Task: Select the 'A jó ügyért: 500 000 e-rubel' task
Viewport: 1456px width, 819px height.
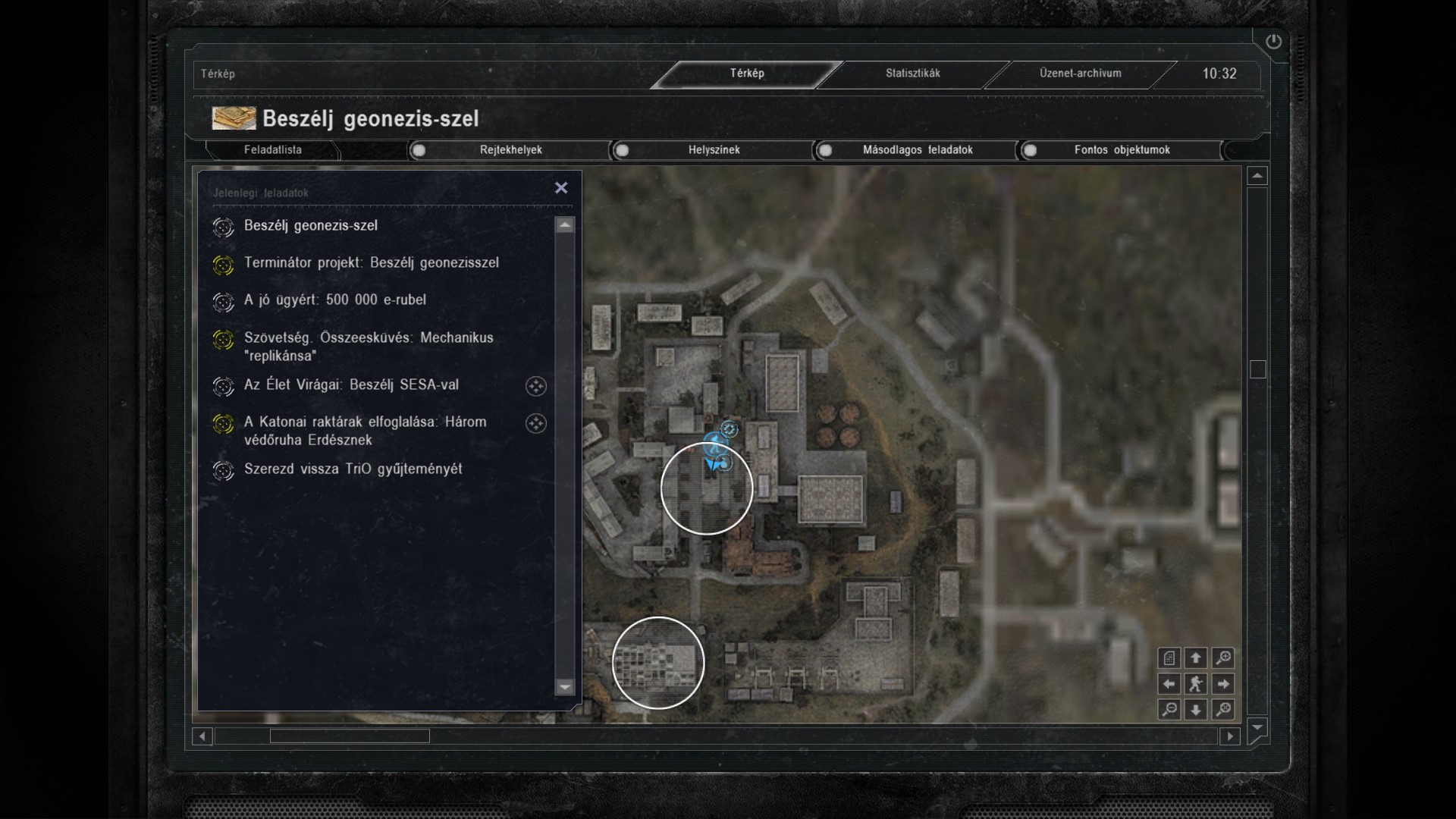Action: click(334, 300)
